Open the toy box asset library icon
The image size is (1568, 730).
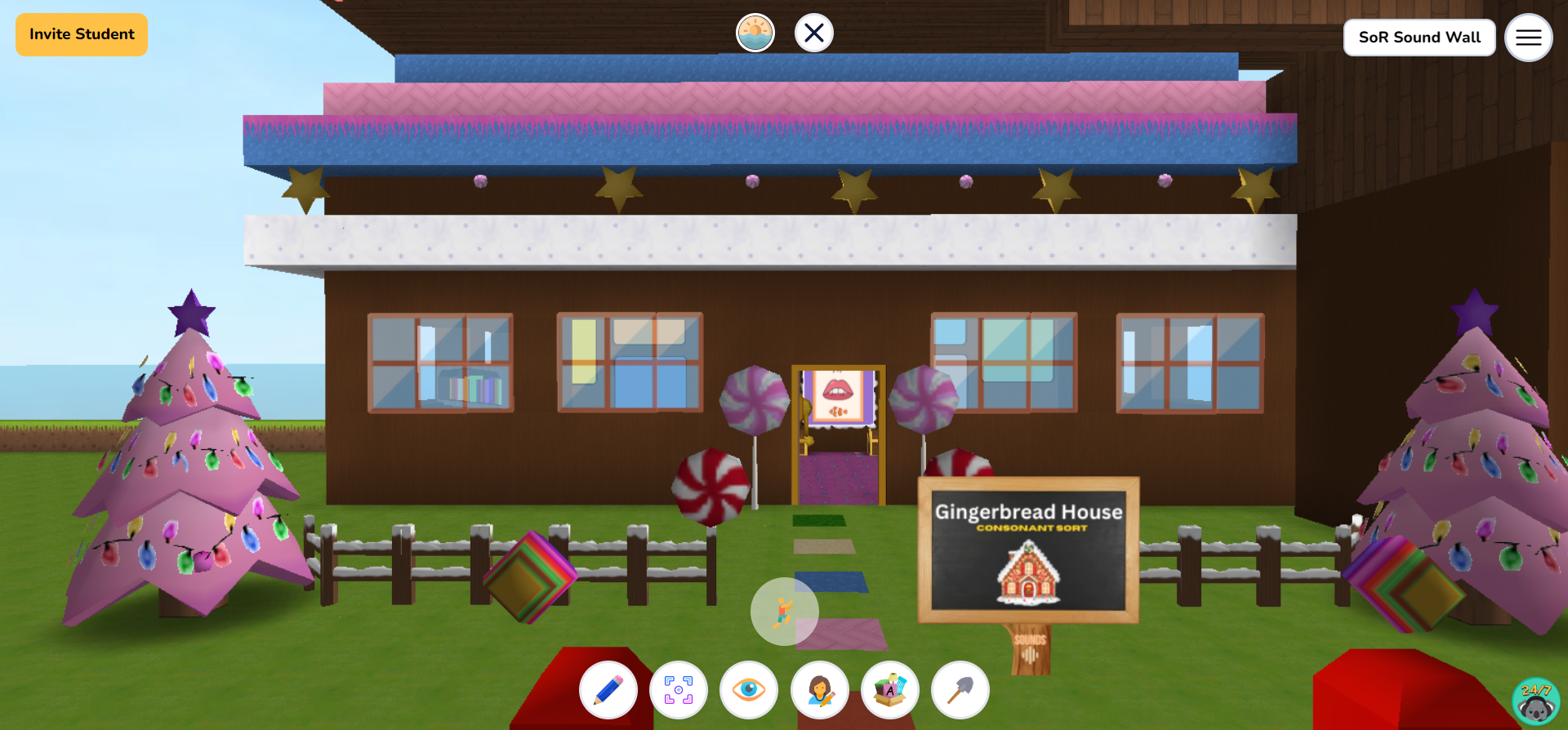[889, 690]
